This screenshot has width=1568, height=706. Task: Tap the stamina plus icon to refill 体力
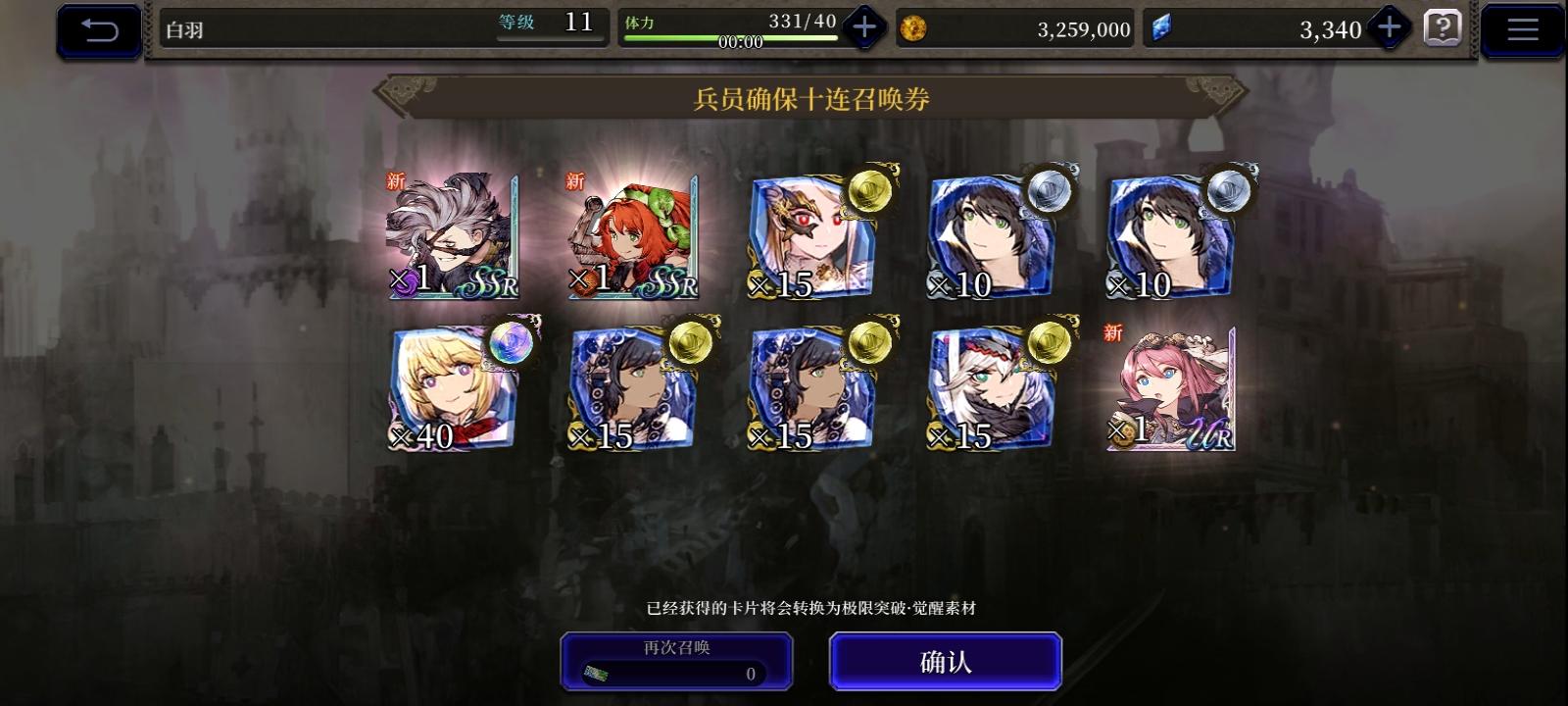click(862, 27)
